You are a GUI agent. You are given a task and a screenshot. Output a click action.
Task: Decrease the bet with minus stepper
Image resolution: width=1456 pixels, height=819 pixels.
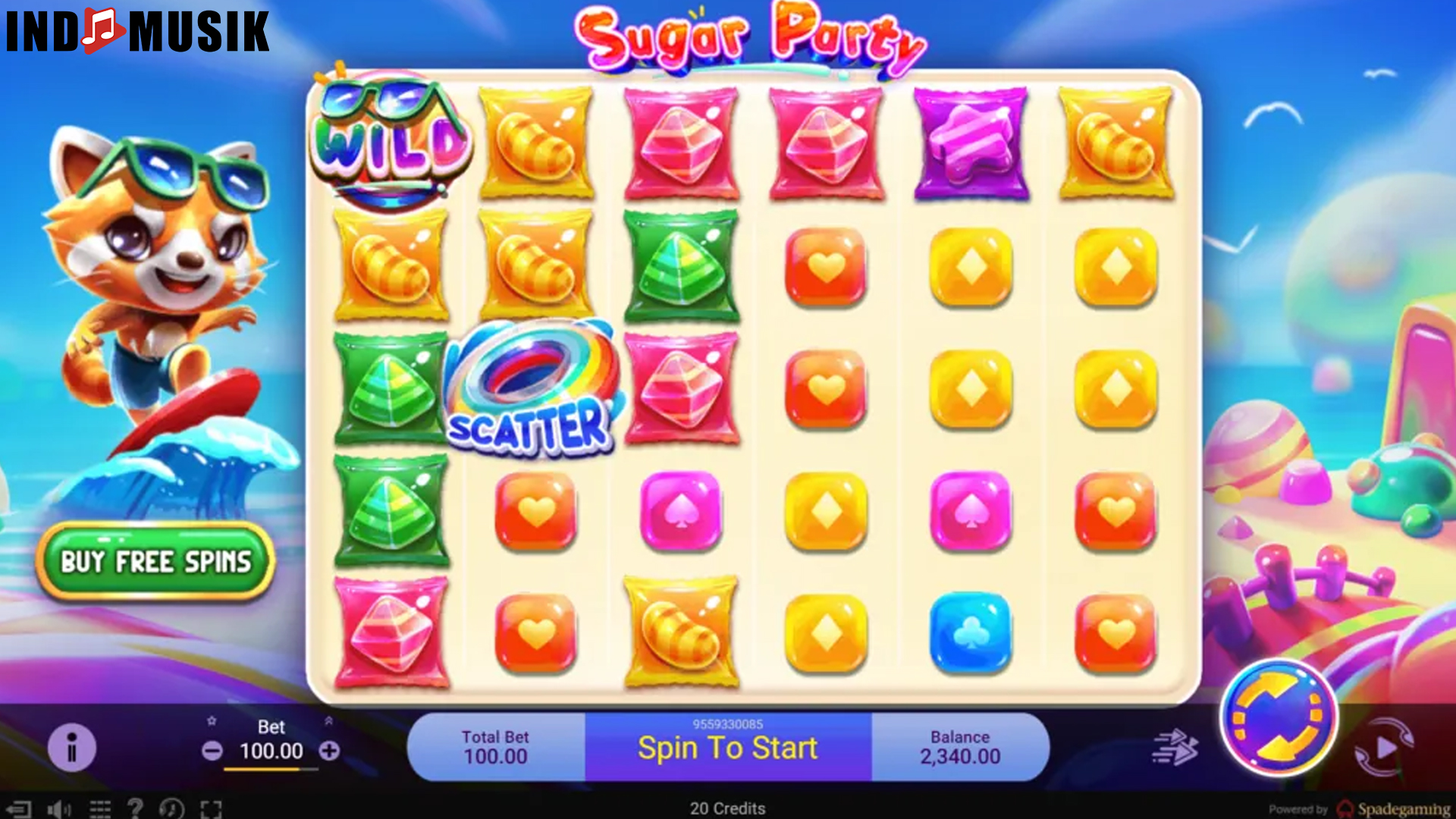(213, 752)
